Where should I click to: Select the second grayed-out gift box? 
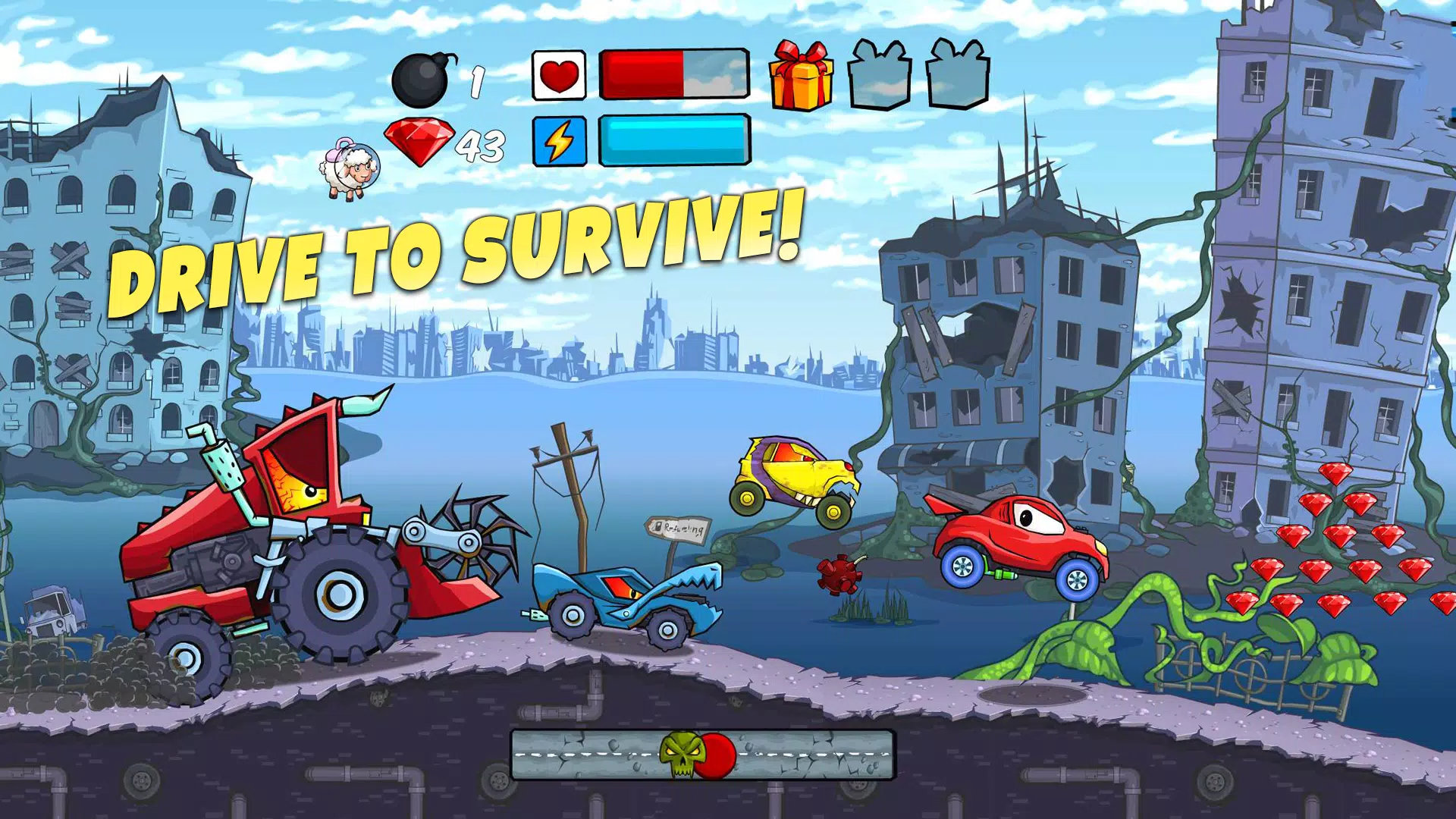958,76
